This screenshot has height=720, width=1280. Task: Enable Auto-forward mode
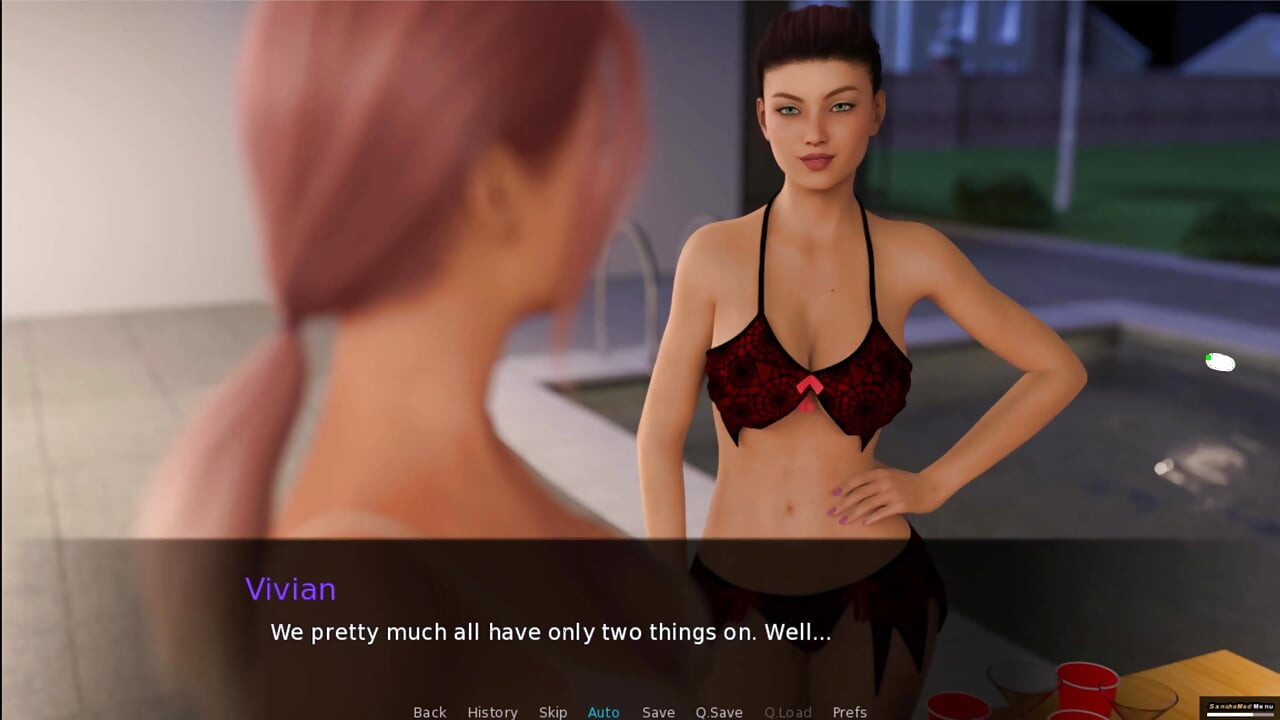[x=603, y=712]
